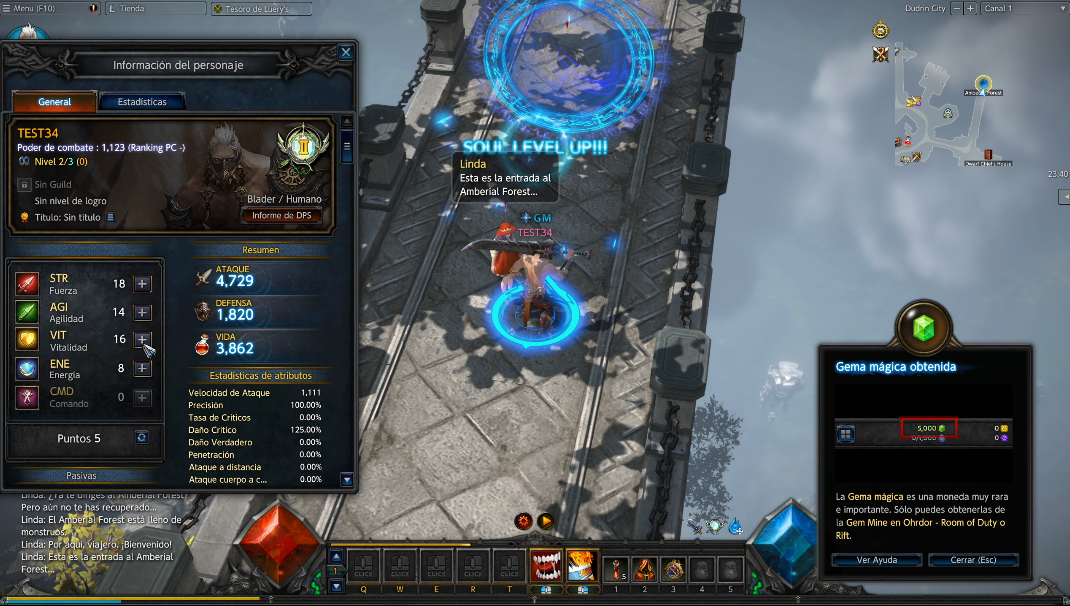Raise VIT (Vitalidad) with the plus button
The height and width of the screenshot is (606, 1070).
pos(142,340)
